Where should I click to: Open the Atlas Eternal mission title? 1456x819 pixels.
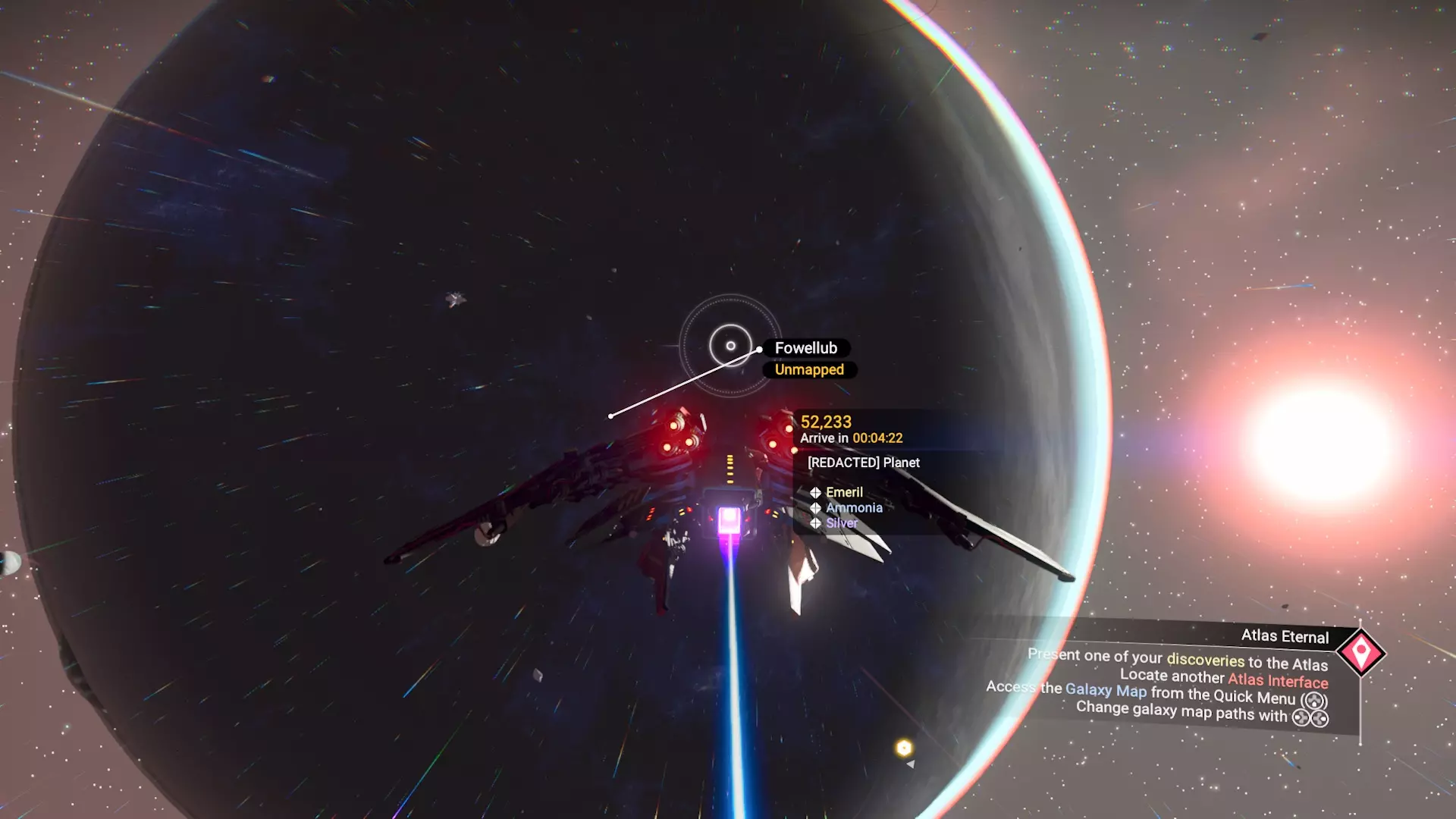point(1285,636)
